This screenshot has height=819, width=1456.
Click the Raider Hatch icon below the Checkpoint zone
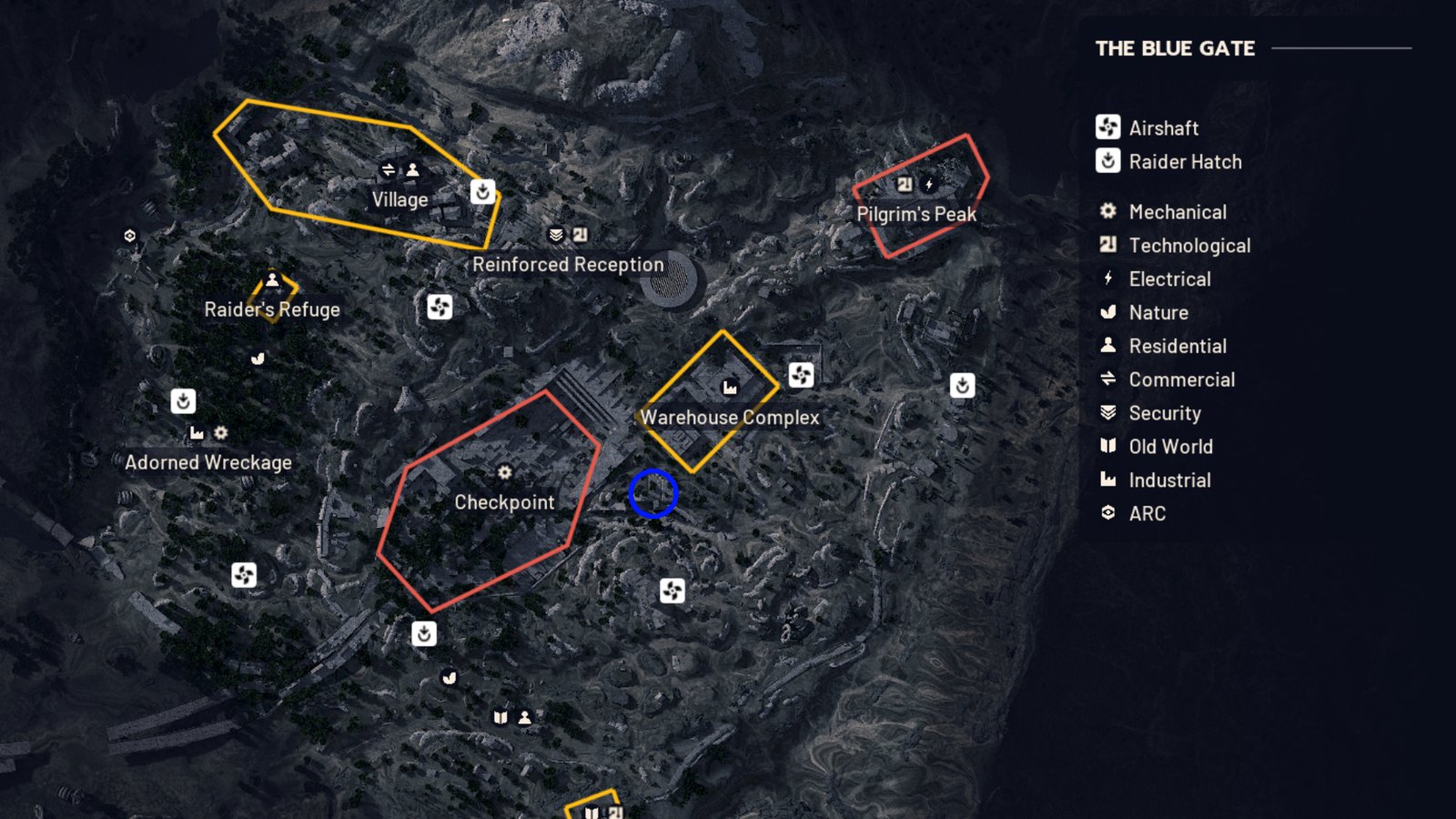point(425,634)
